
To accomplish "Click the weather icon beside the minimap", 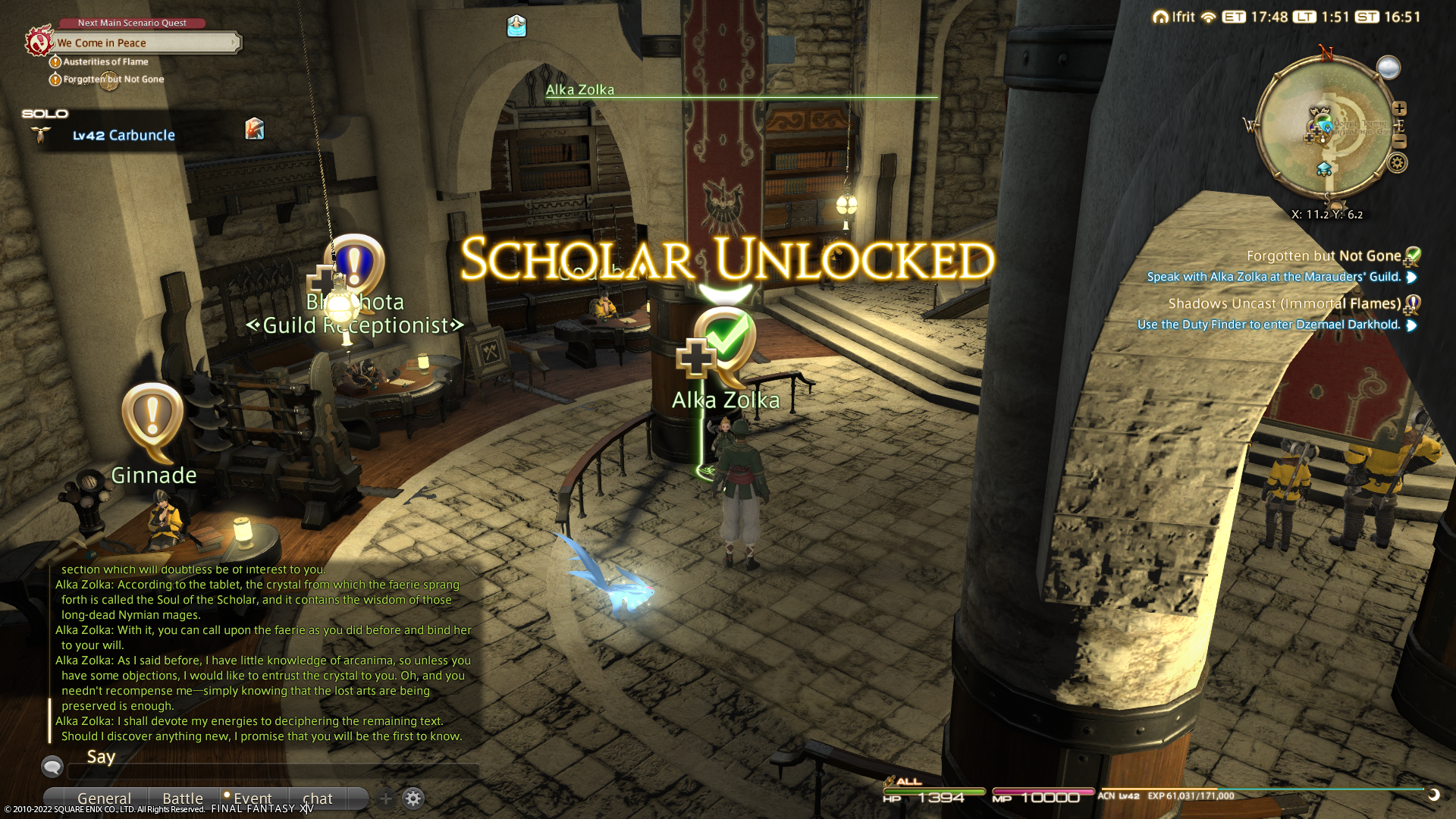I will click(x=1389, y=67).
